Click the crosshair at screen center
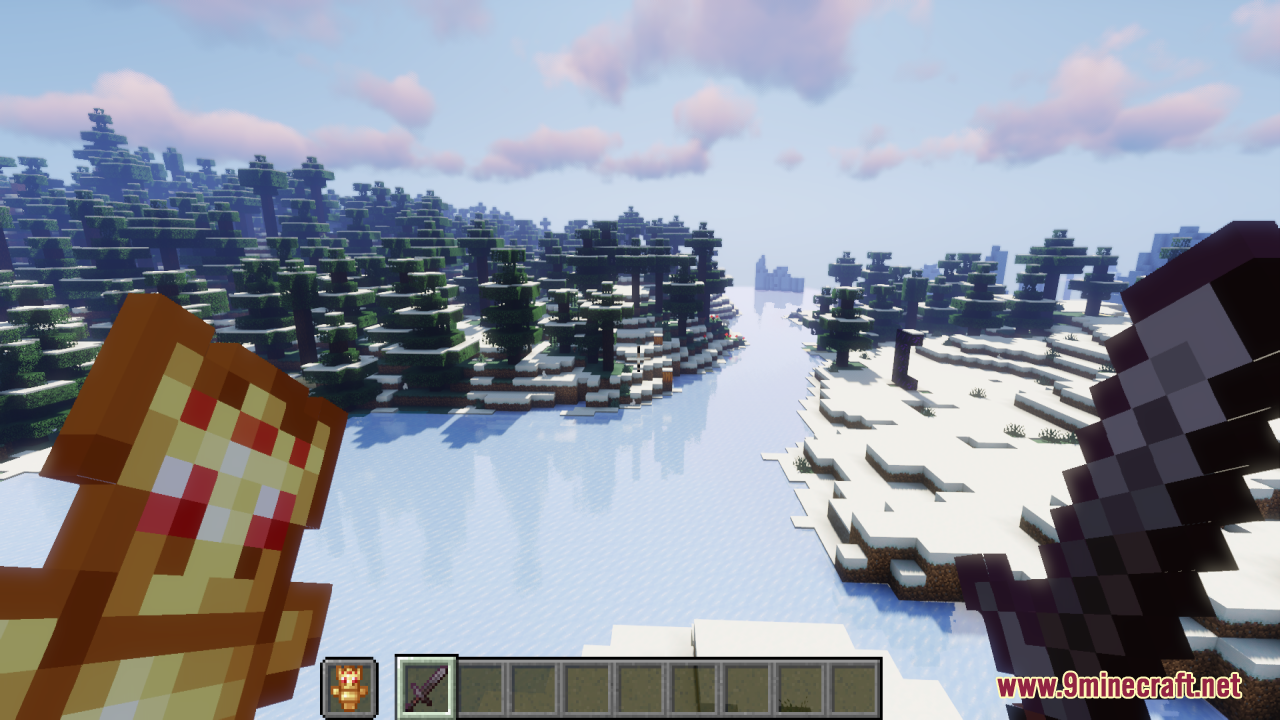1280x720 pixels. tap(640, 360)
